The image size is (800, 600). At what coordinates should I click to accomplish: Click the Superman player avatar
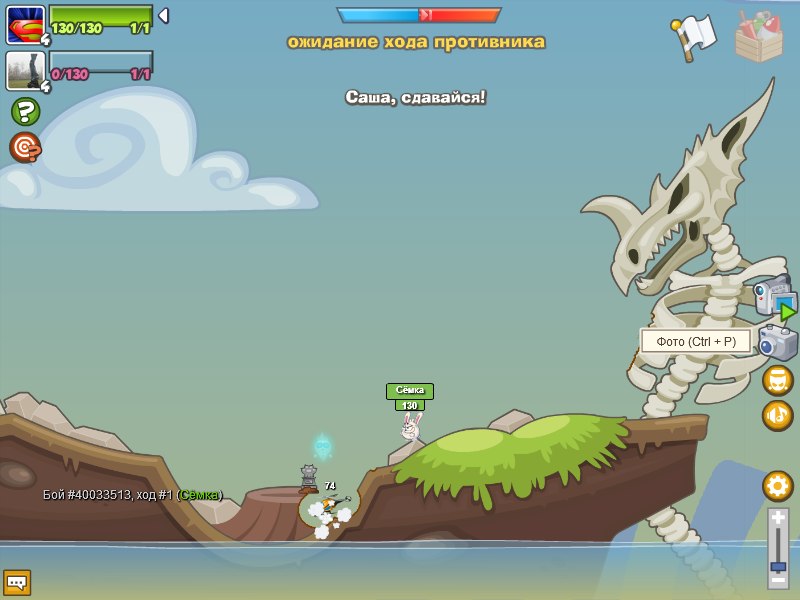point(25,24)
